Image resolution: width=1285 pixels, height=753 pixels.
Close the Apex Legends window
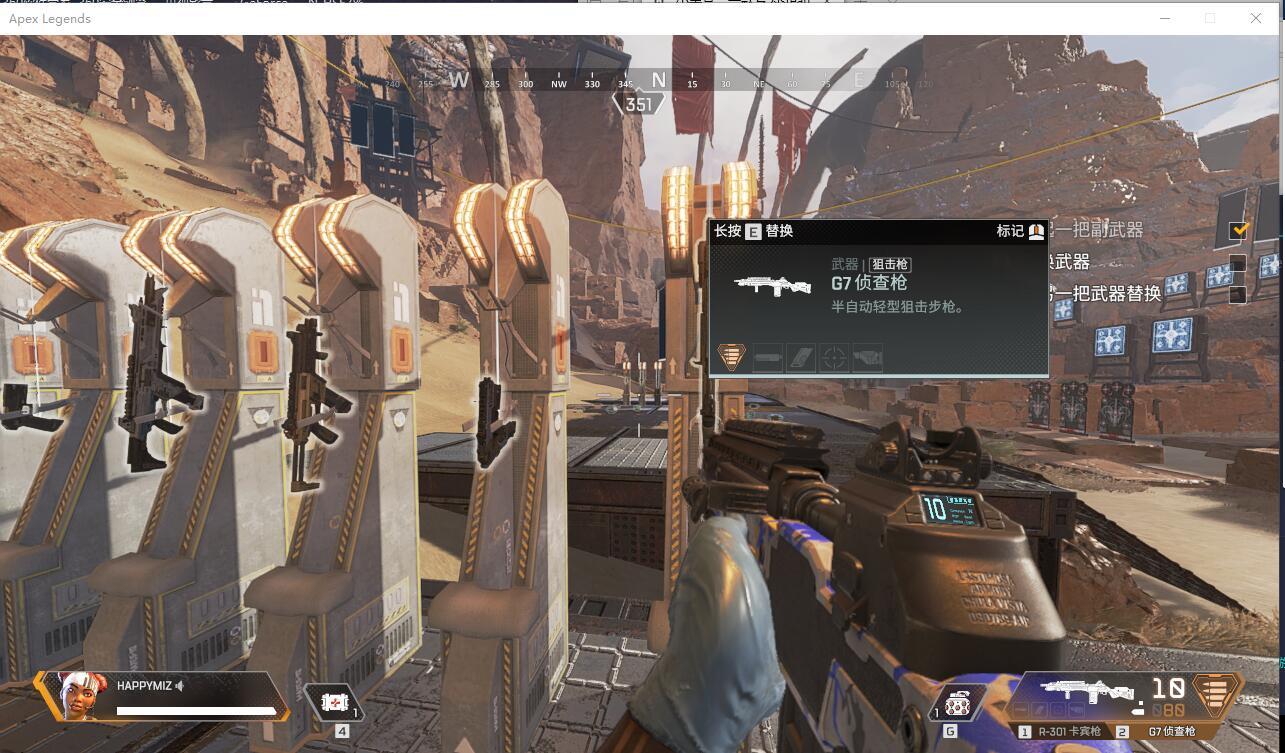click(x=1256, y=18)
